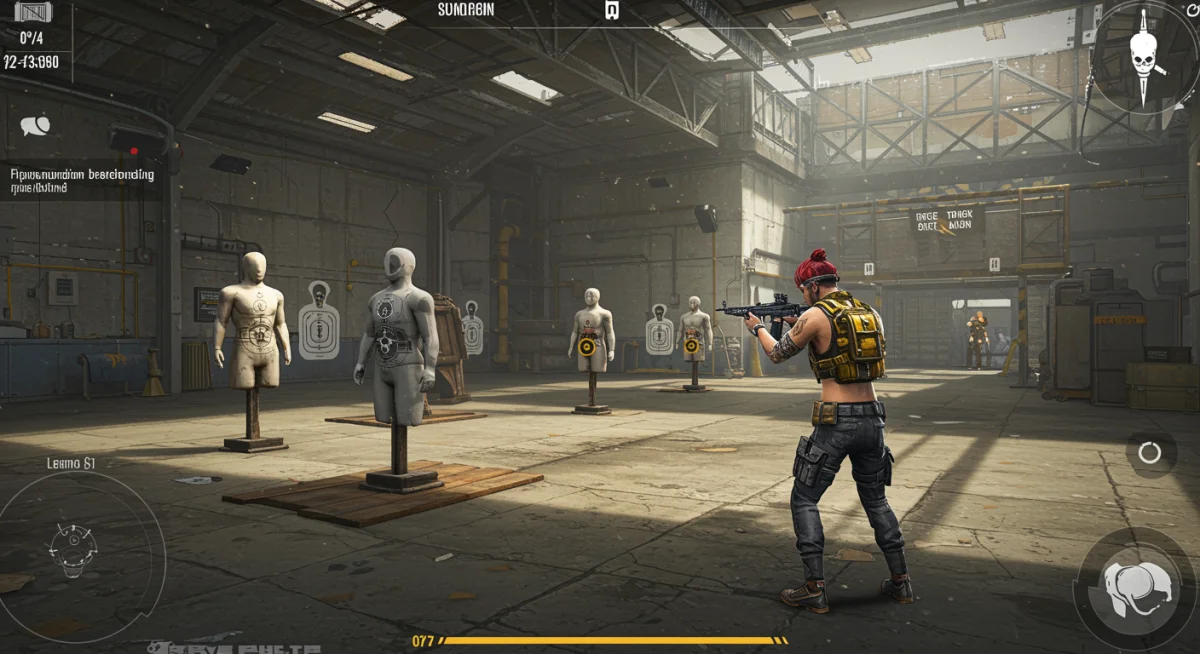Tap the large round fist action button
The width and height of the screenshot is (1200, 654).
(x=1135, y=589)
